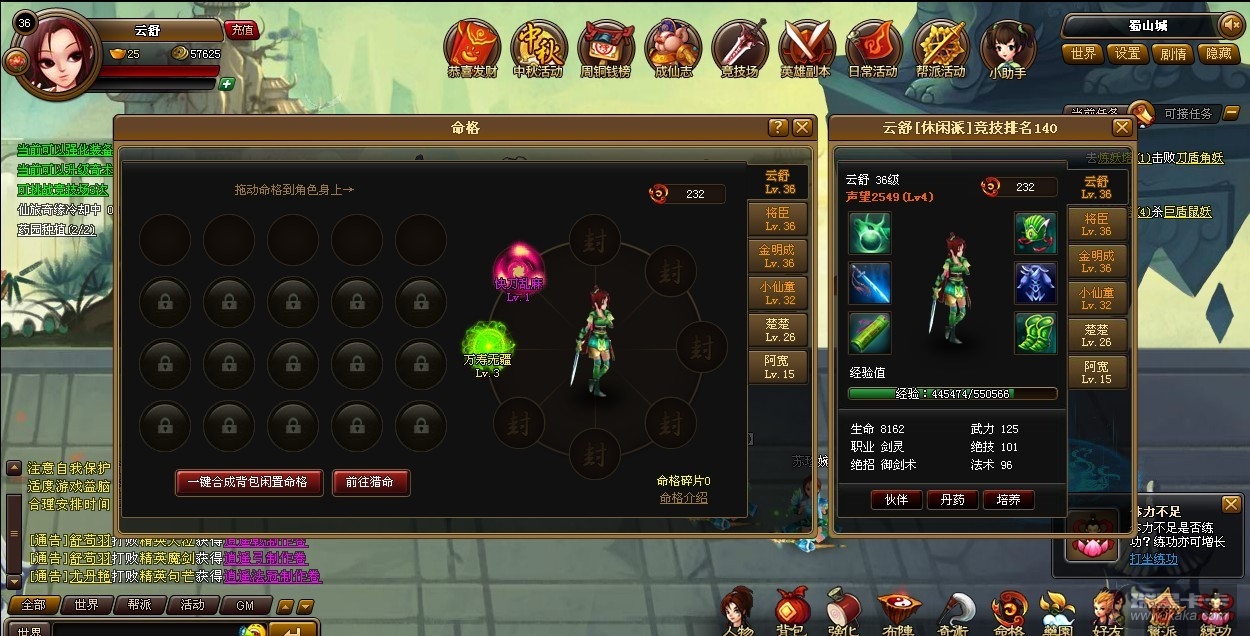The height and width of the screenshot is (636, 1250).
Task: Close the character ranking panel
Action: (1122, 127)
